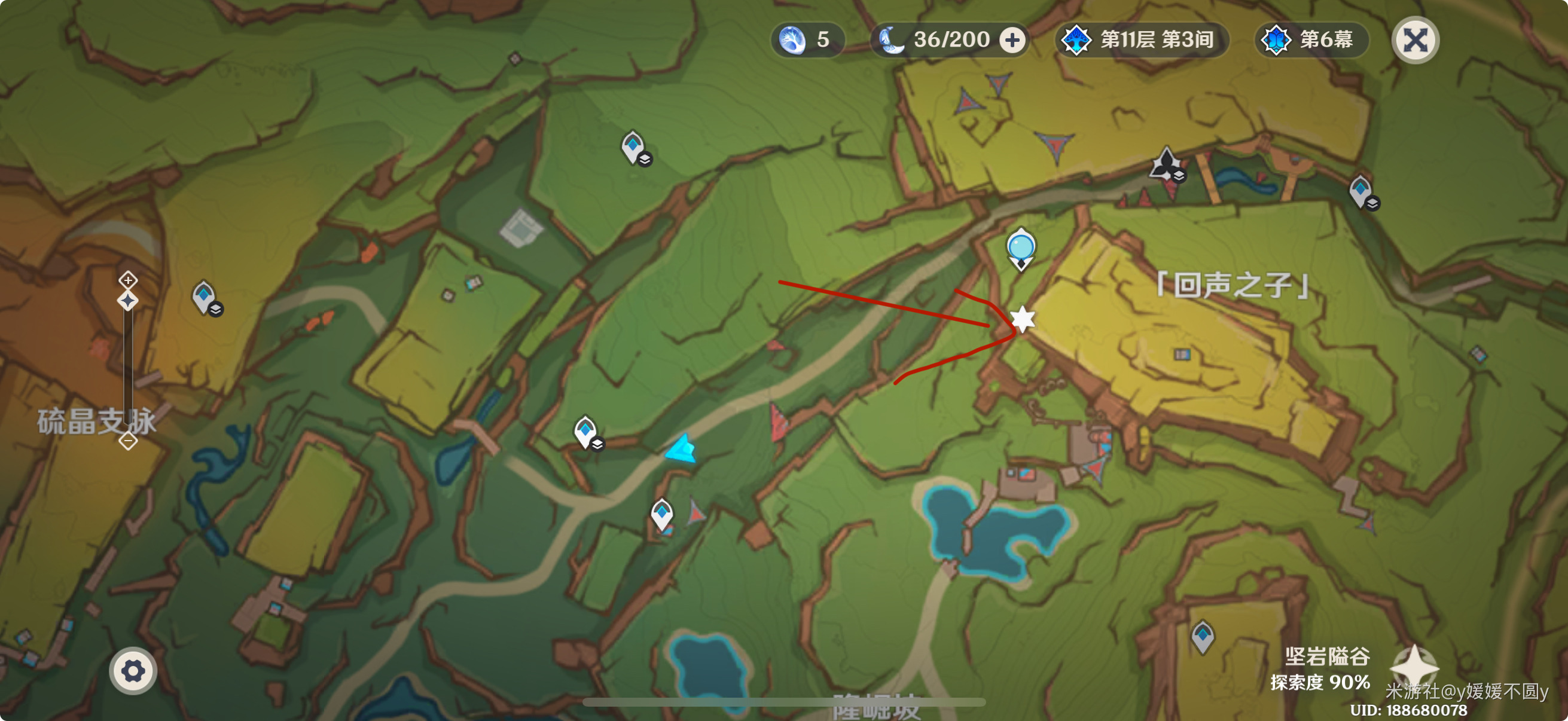The image size is (1568, 721).
Task: Close the map screen
Action: click(1415, 40)
